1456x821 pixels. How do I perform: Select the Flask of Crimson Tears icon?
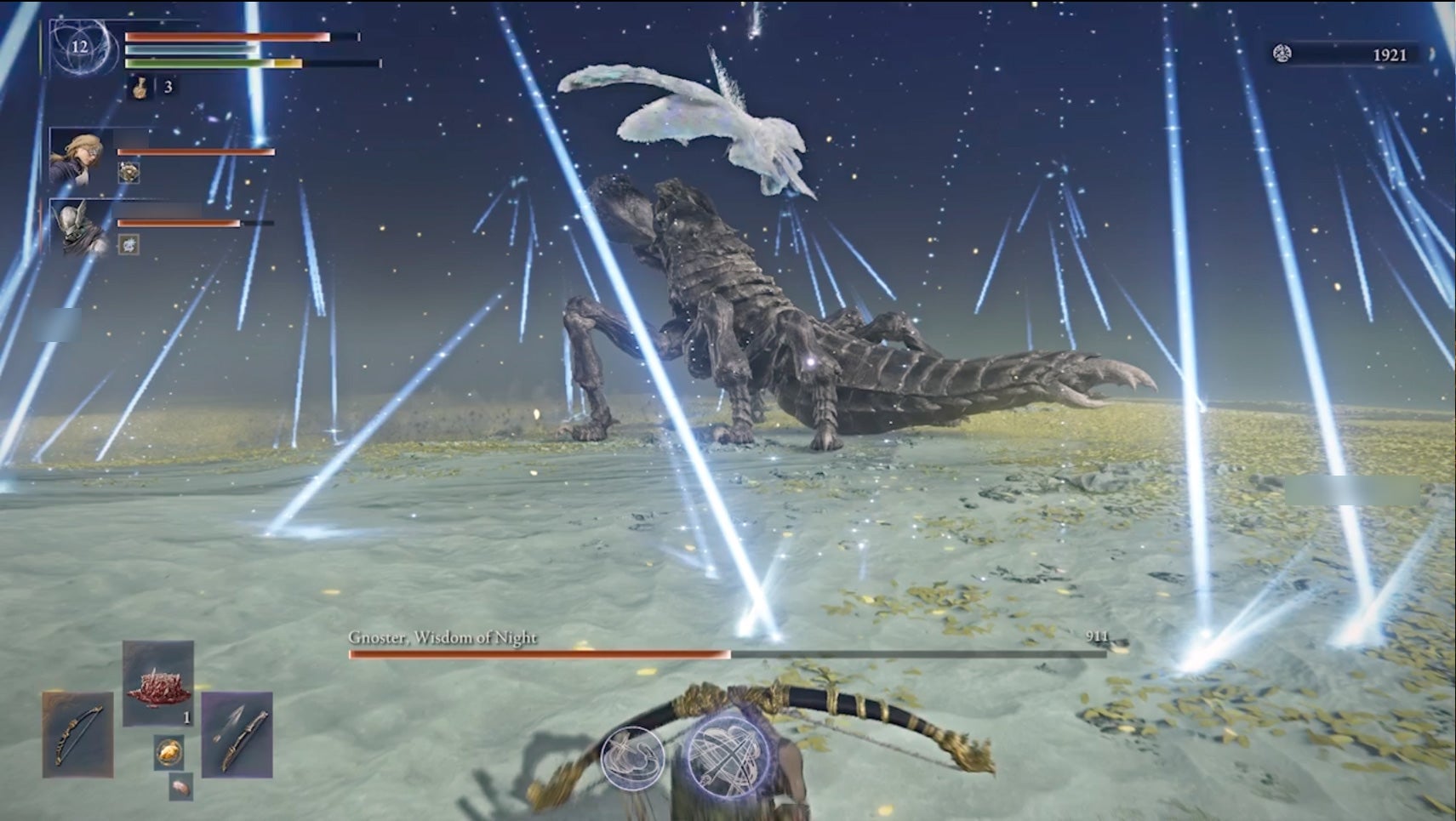(140, 87)
